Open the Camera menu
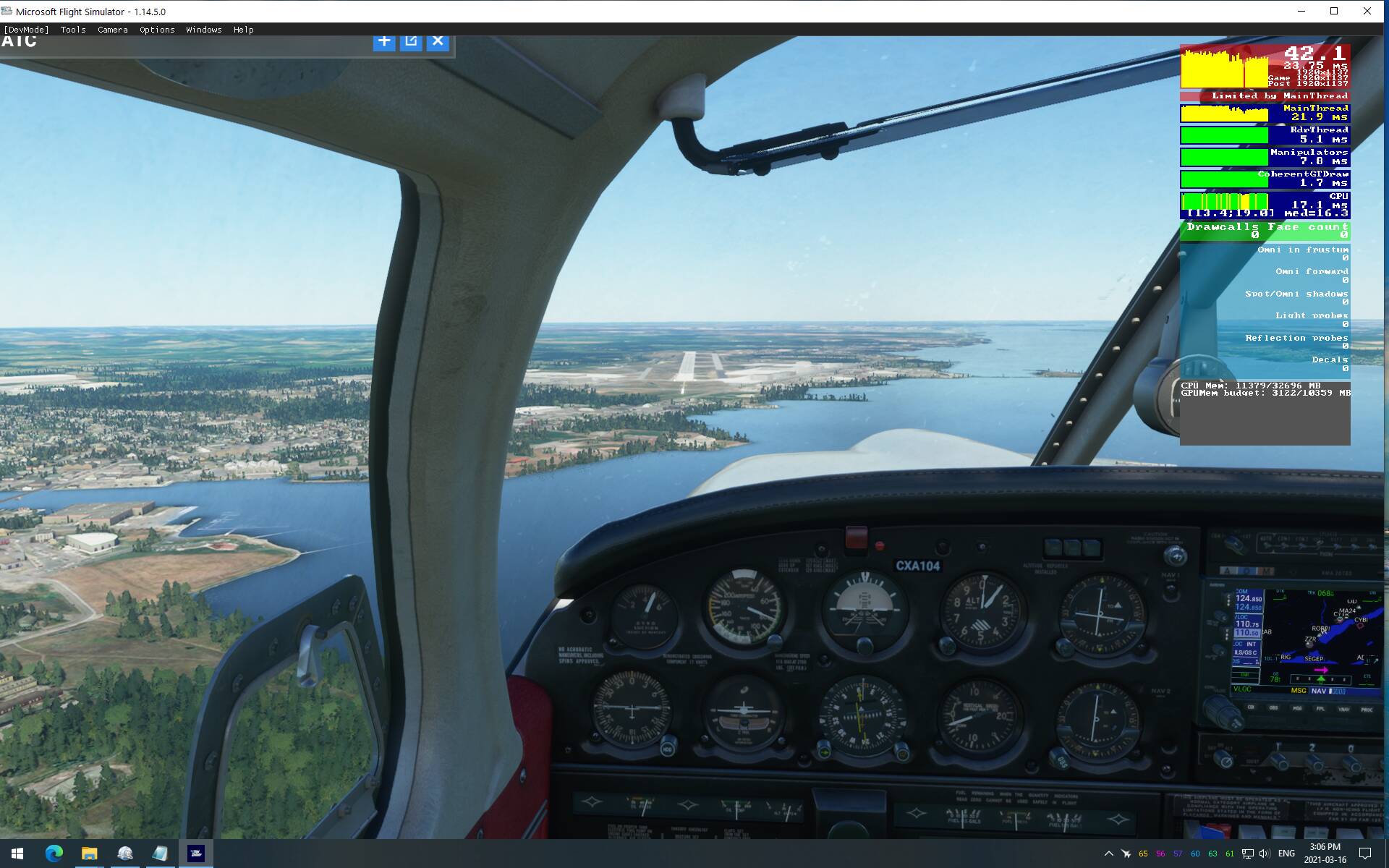1389x868 pixels. (112, 30)
